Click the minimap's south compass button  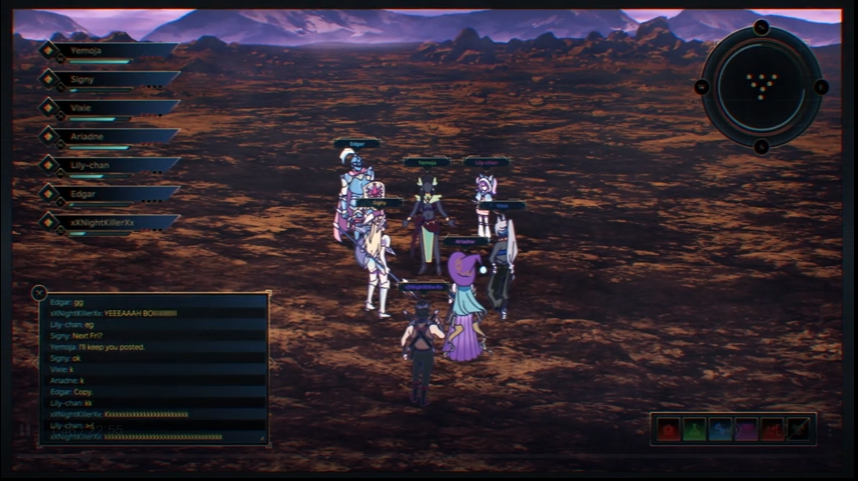pyautogui.click(x=761, y=147)
